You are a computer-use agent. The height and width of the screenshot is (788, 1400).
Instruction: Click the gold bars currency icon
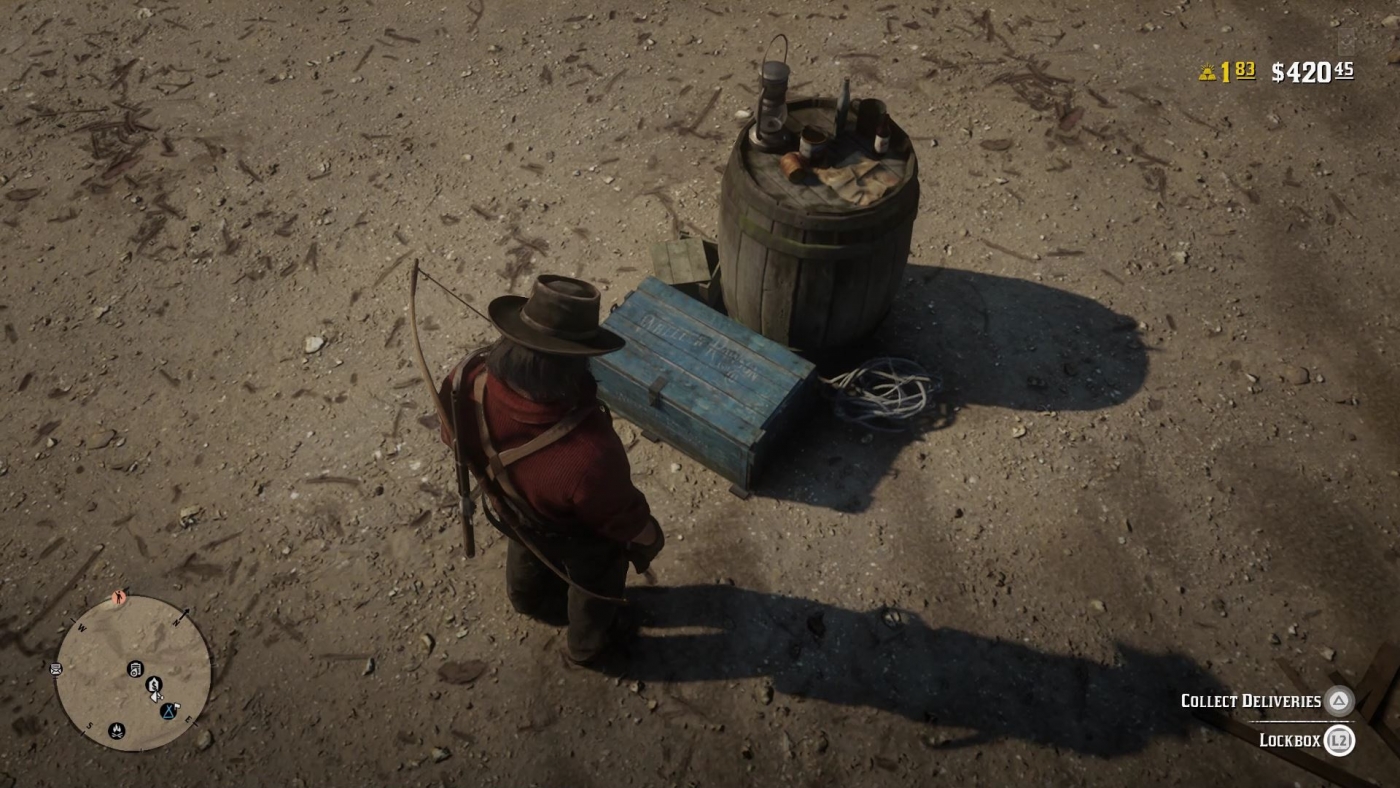pyautogui.click(x=1210, y=71)
